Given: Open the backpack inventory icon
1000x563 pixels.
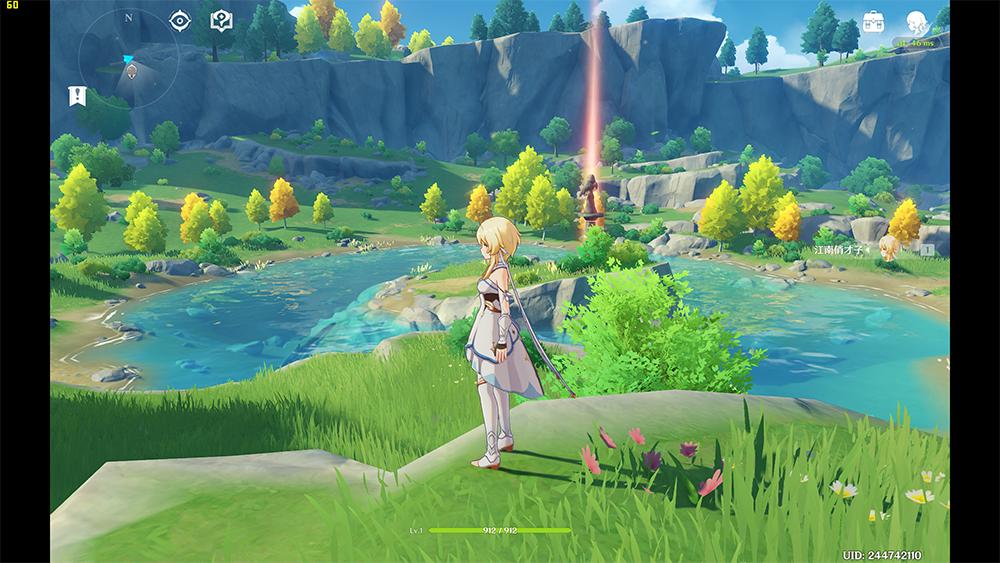Looking at the screenshot, I should point(874,22).
